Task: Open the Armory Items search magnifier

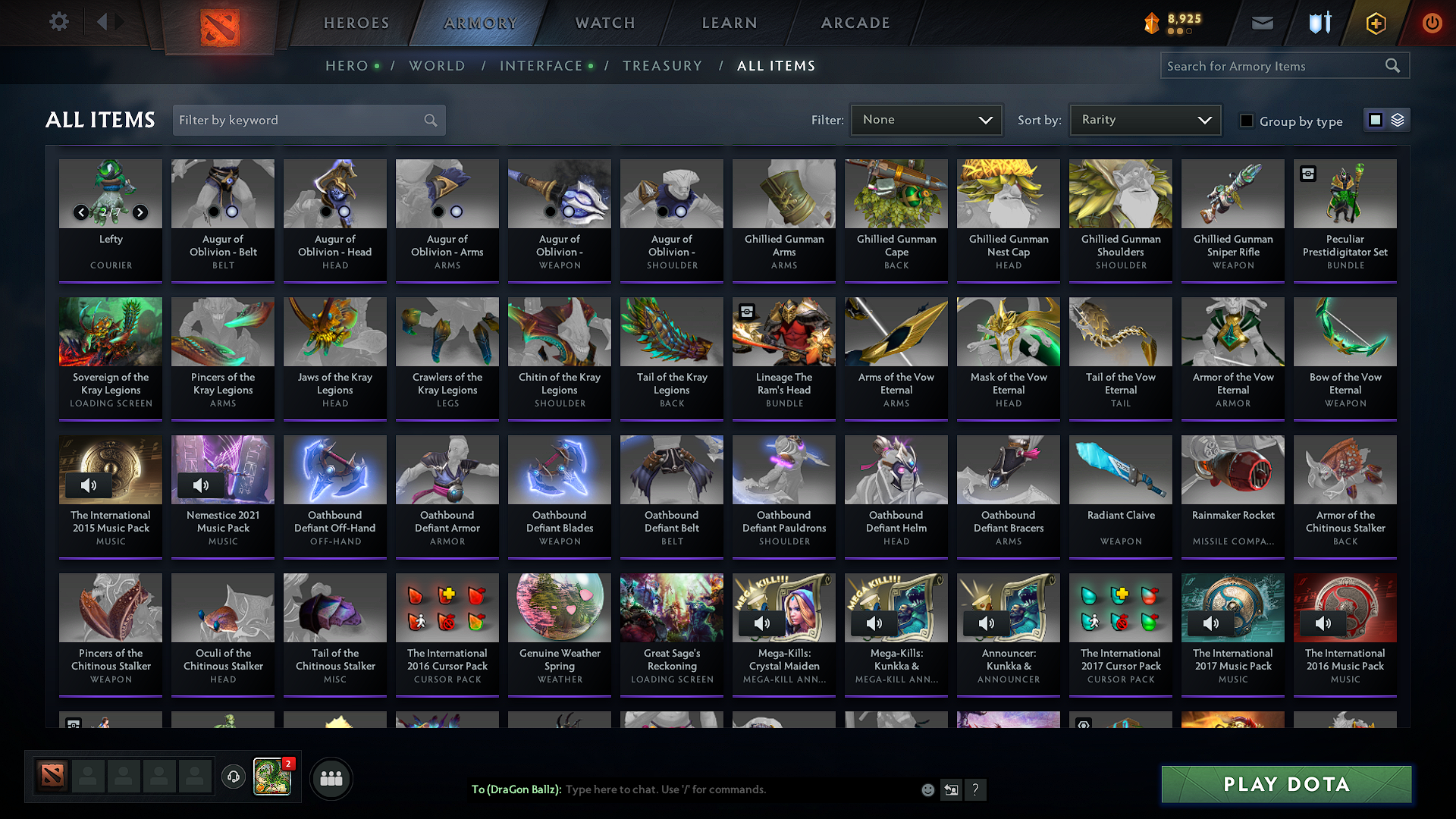Action: tap(1393, 65)
